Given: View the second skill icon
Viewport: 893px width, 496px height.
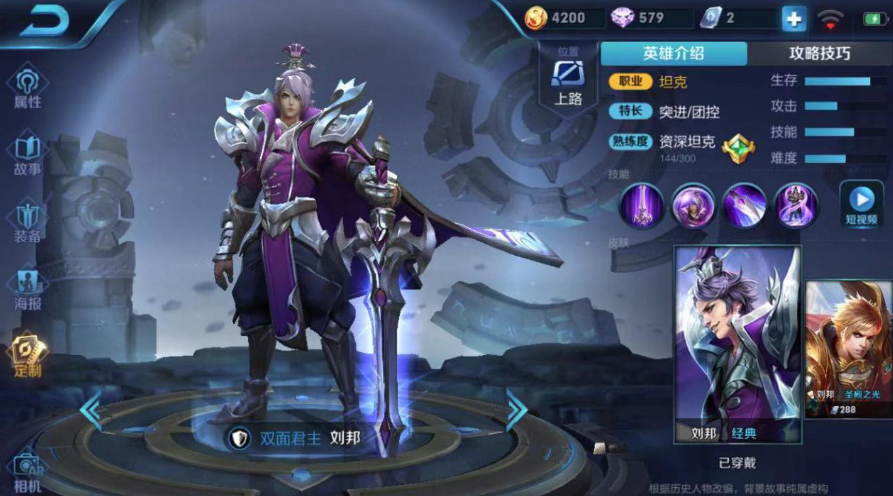Looking at the screenshot, I should point(692,205).
